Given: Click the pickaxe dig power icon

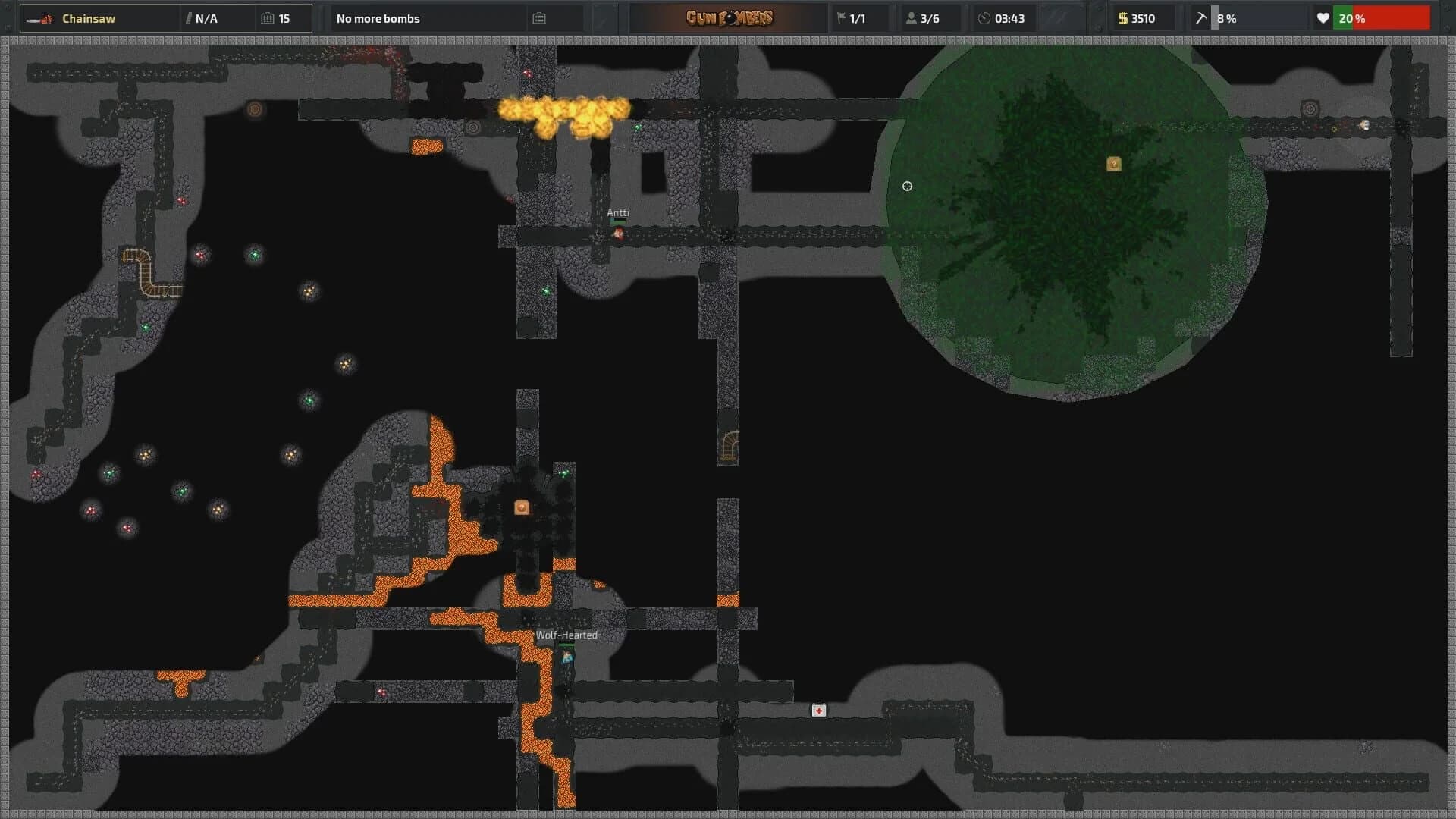Looking at the screenshot, I should [x=1200, y=18].
